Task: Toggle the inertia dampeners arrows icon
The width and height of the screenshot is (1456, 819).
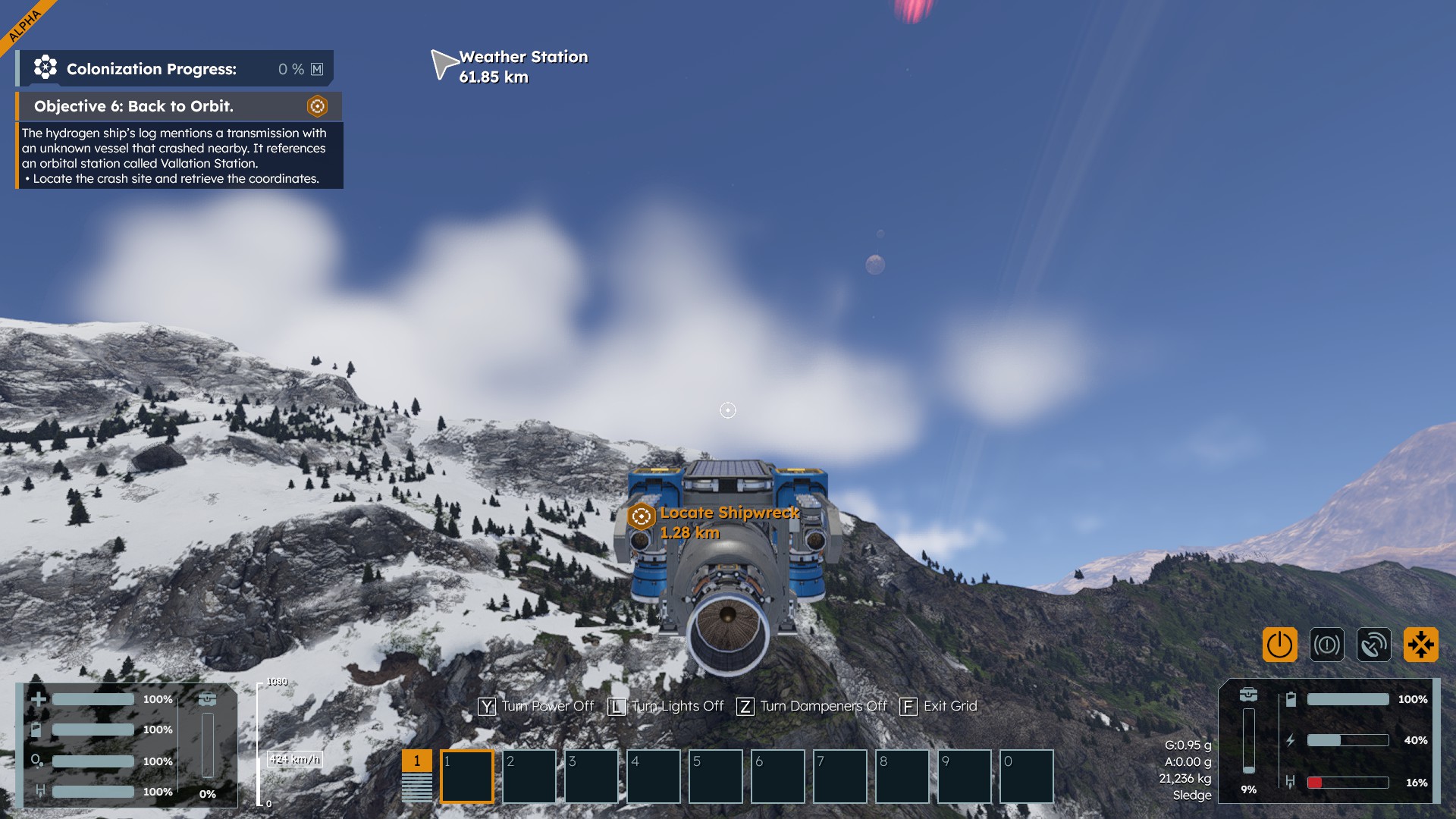Action: 1420,645
